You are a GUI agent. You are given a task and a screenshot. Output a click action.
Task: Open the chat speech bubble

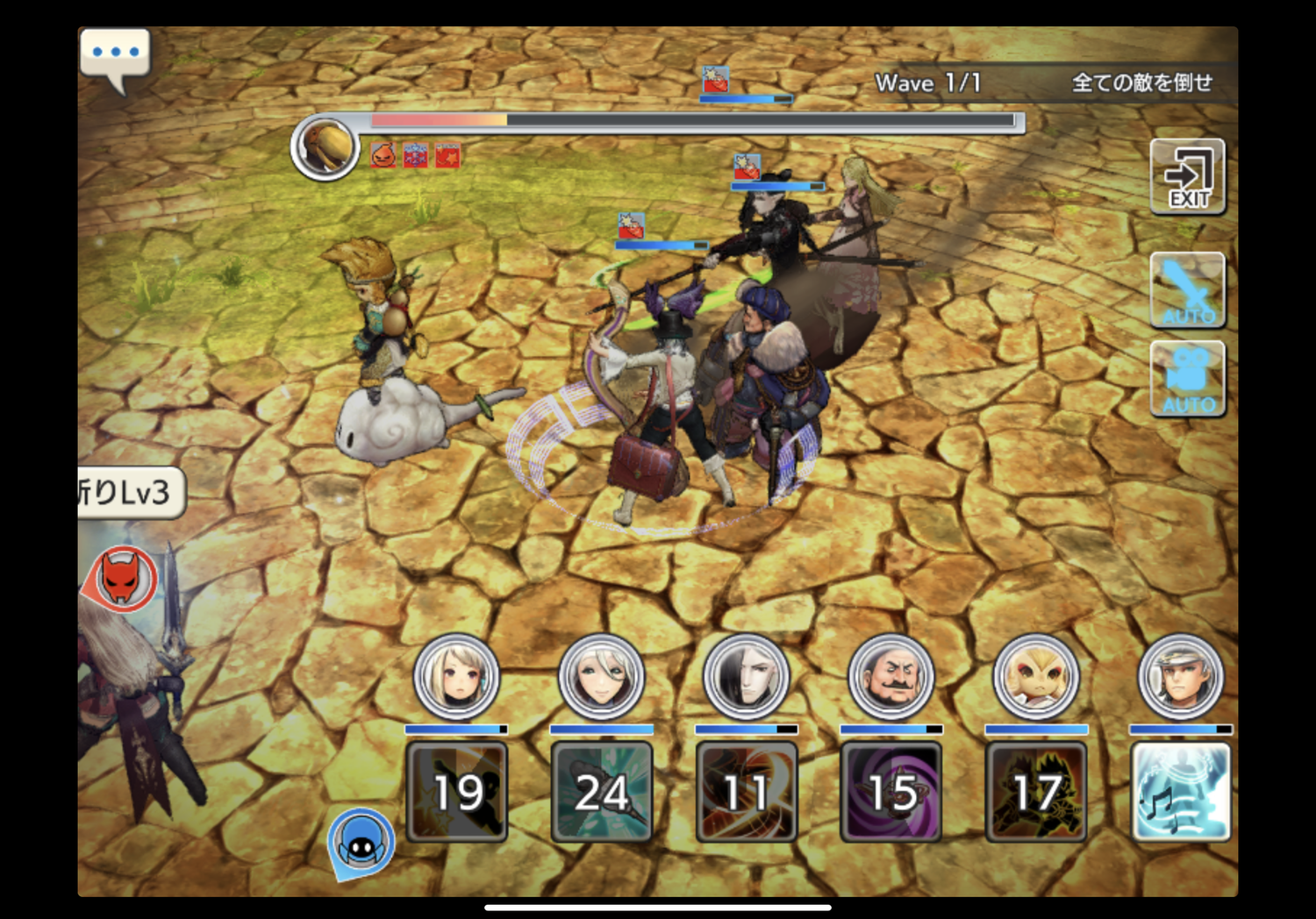[115, 56]
